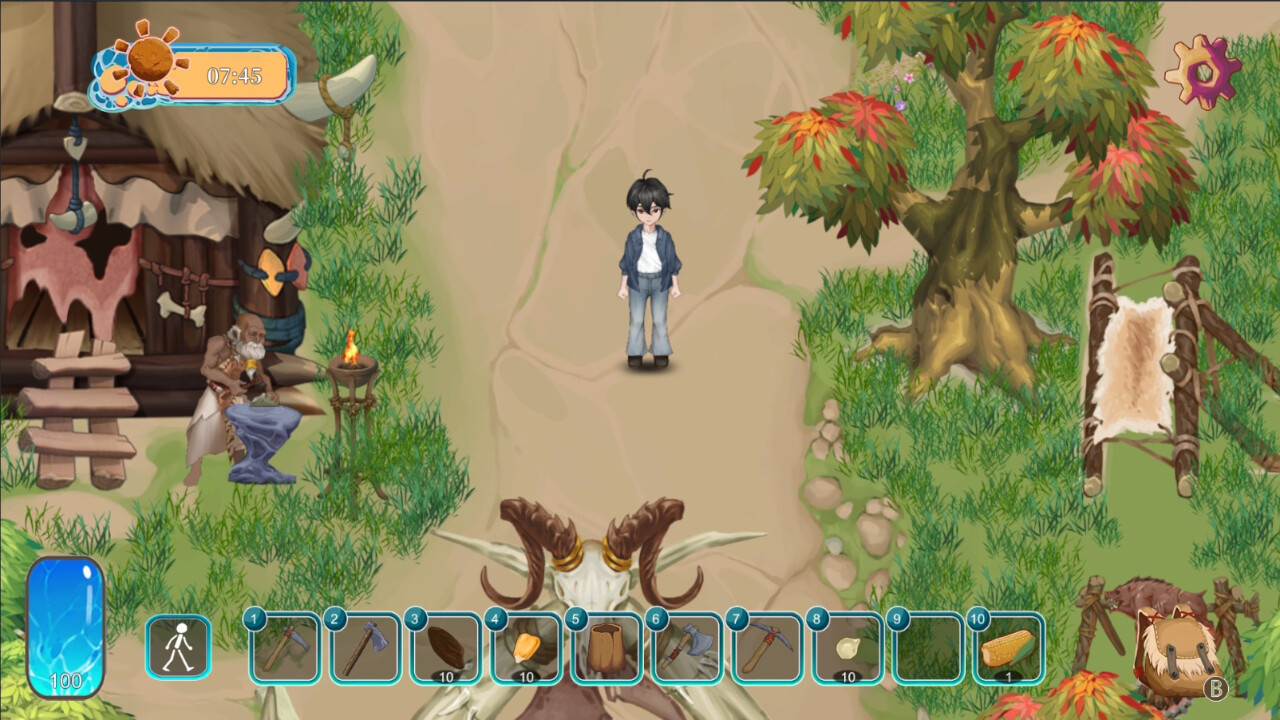Select the corn kernel in slot 4
The width and height of the screenshot is (1280, 720).
tap(527, 648)
